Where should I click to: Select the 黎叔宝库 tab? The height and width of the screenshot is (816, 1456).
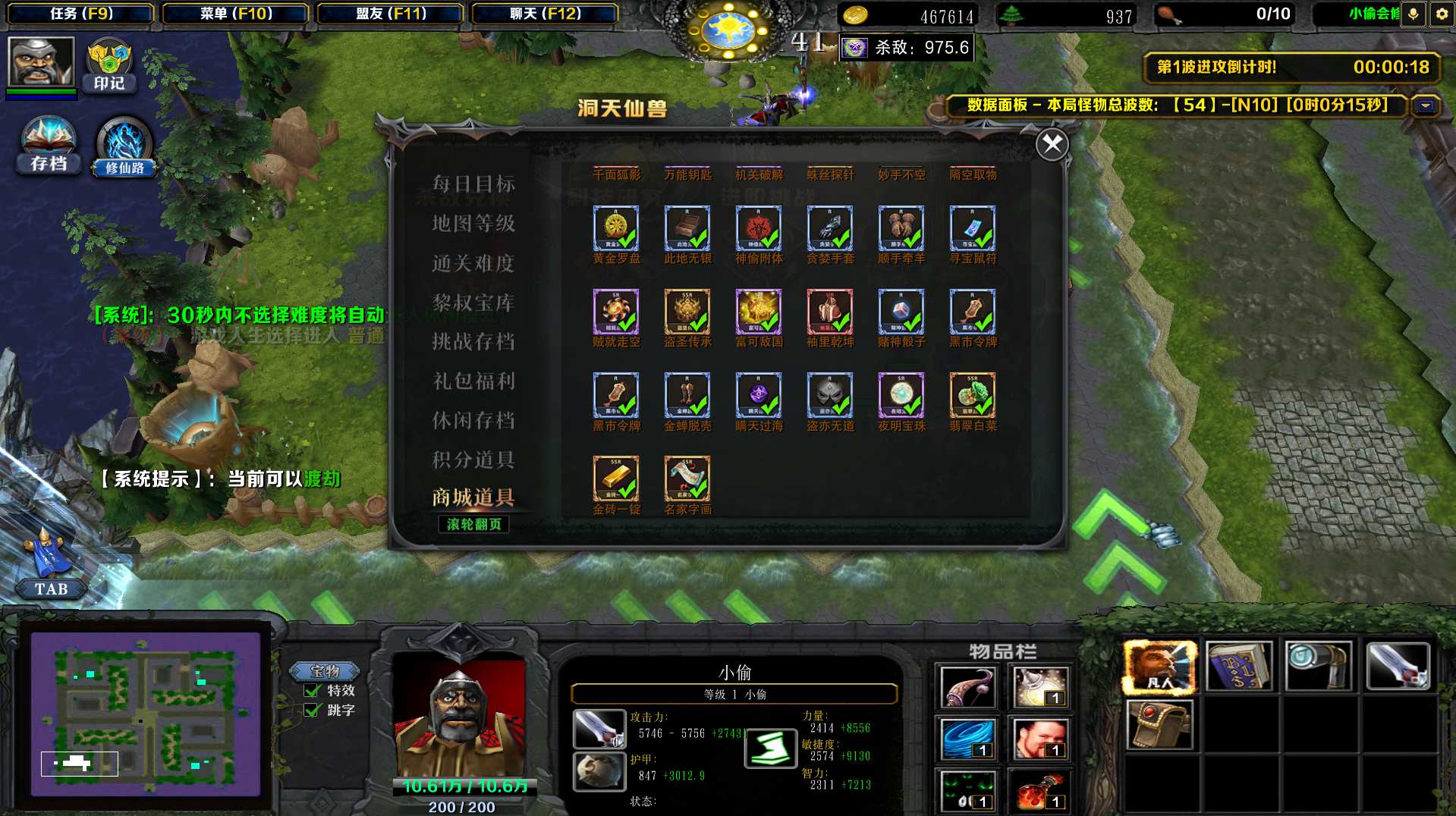[473, 303]
